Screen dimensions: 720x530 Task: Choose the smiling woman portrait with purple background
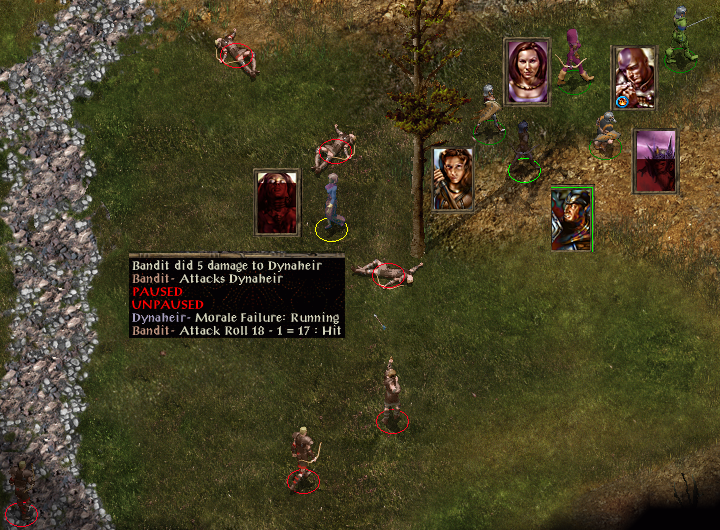click(x=527, y=71)
